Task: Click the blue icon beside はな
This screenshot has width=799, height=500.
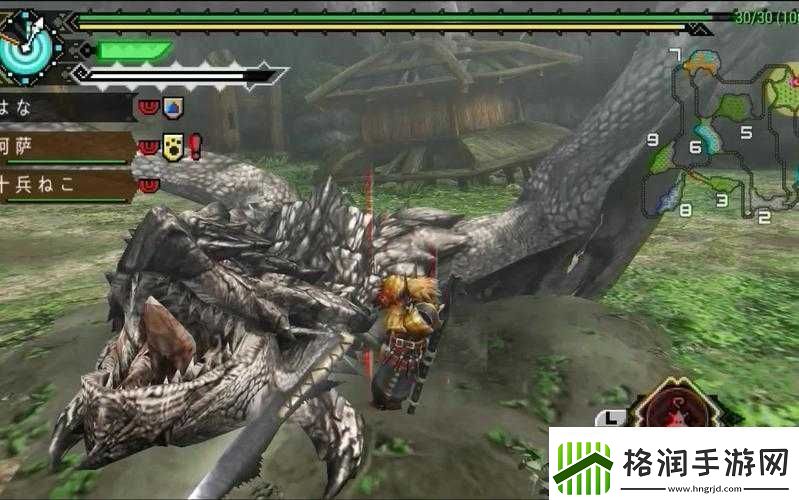Action: 172,106
